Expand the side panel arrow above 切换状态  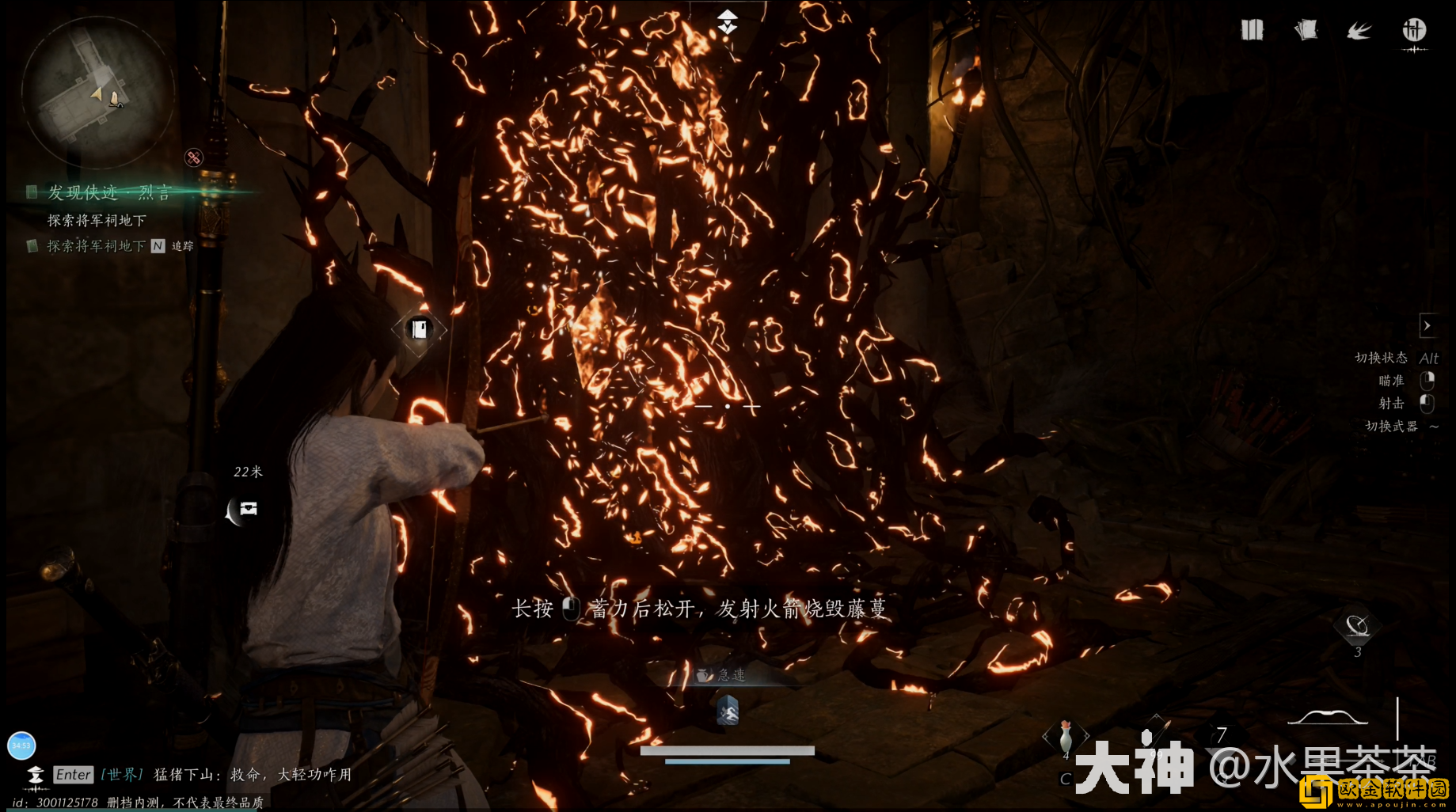(1427, 326)
